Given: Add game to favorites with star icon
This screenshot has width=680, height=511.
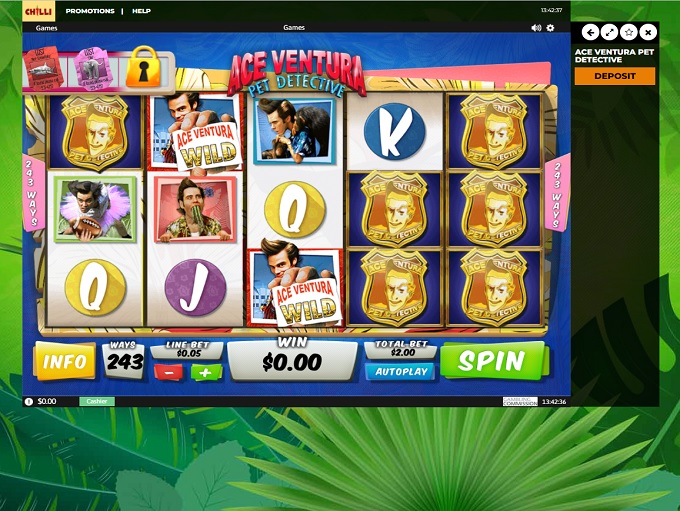Looking at the screenshot, I should point(629,32).
